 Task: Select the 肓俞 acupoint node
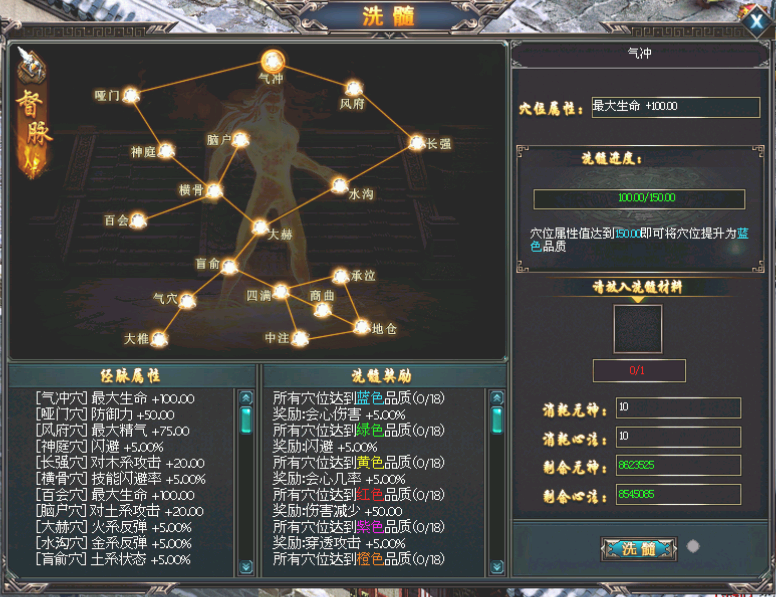tap(229, 265)
